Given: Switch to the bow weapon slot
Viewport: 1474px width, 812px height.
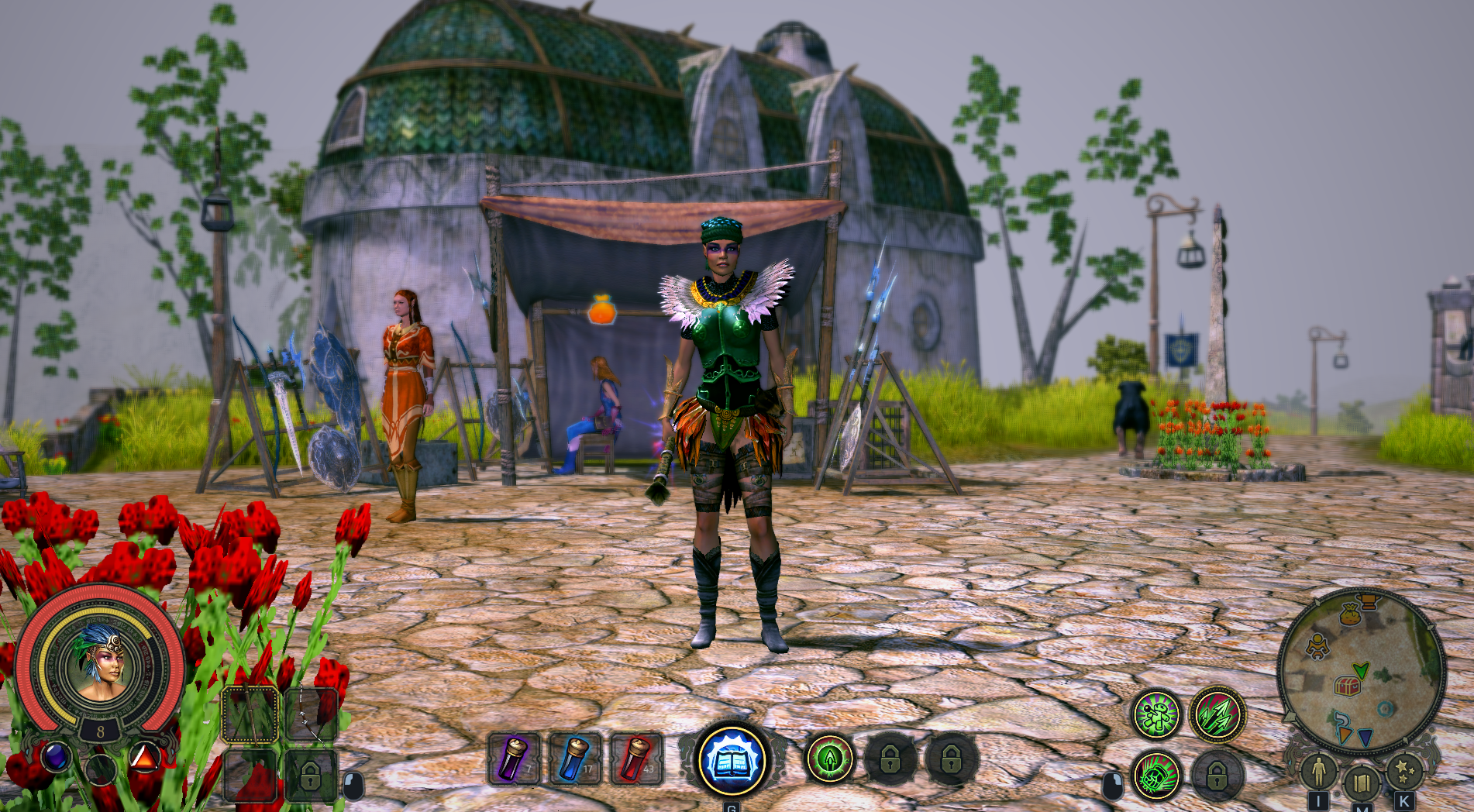Looking at the screenshot, I should click(312, 714).
